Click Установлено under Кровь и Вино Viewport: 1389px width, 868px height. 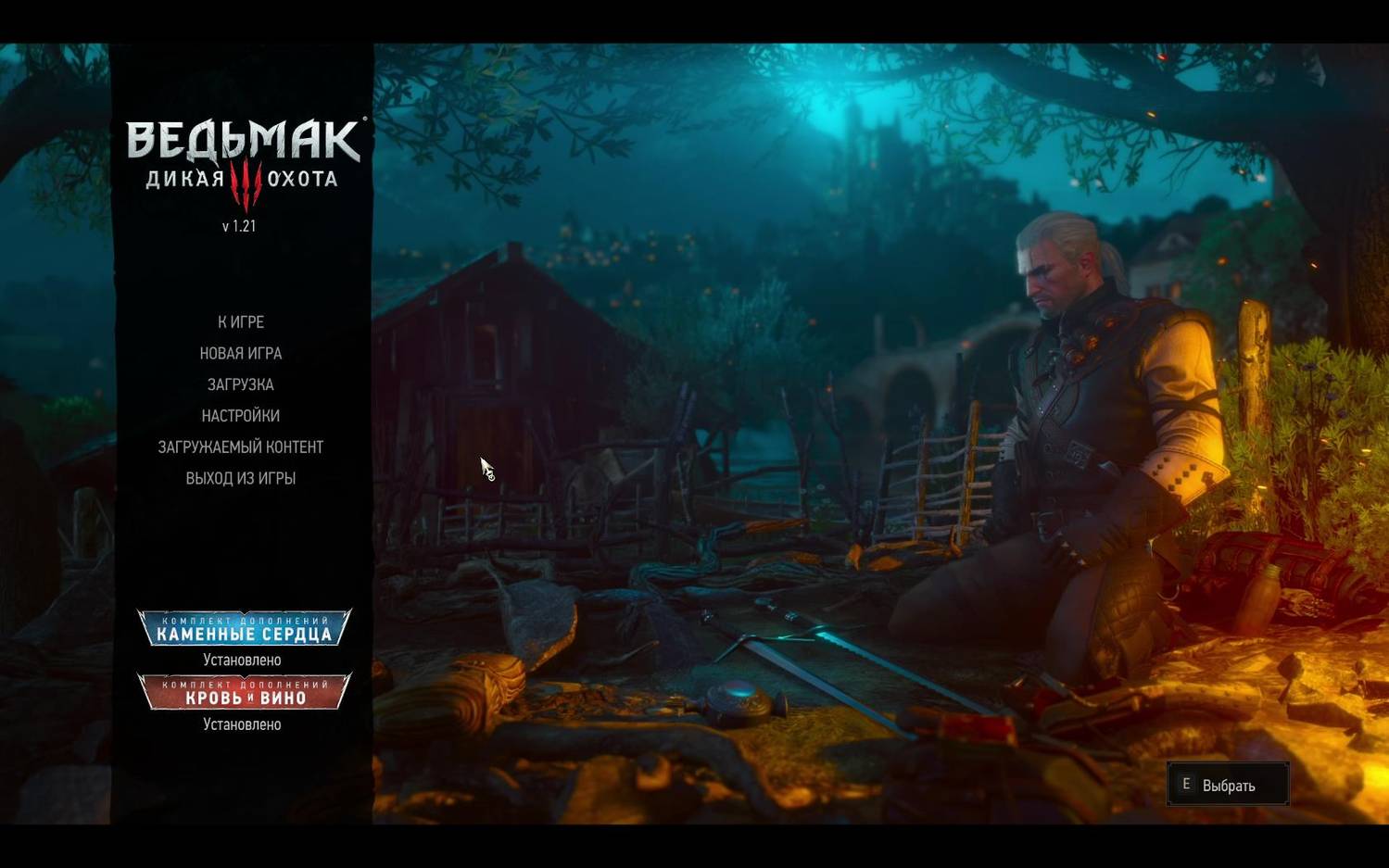242,724
